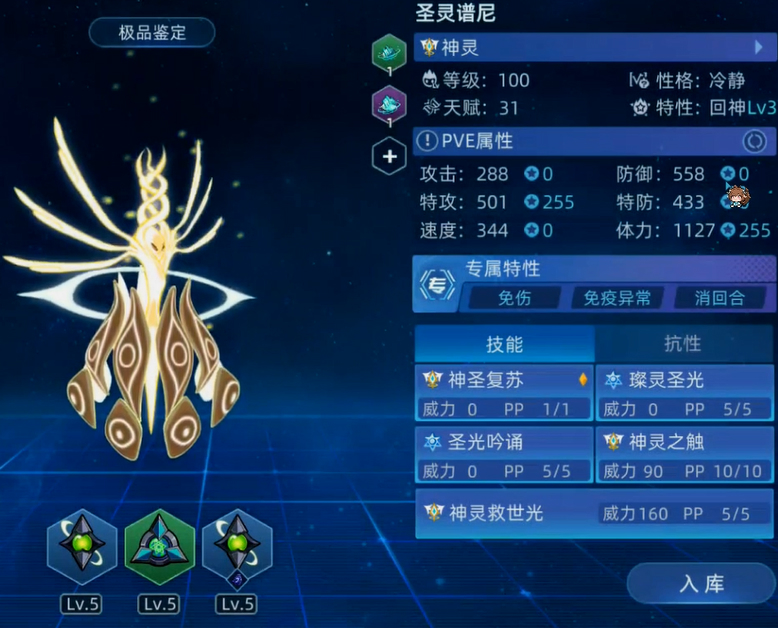This screenshot has height=628, width=778.
Task: View the 免伤 exclusive trait
Action: (x=514, y=297)
